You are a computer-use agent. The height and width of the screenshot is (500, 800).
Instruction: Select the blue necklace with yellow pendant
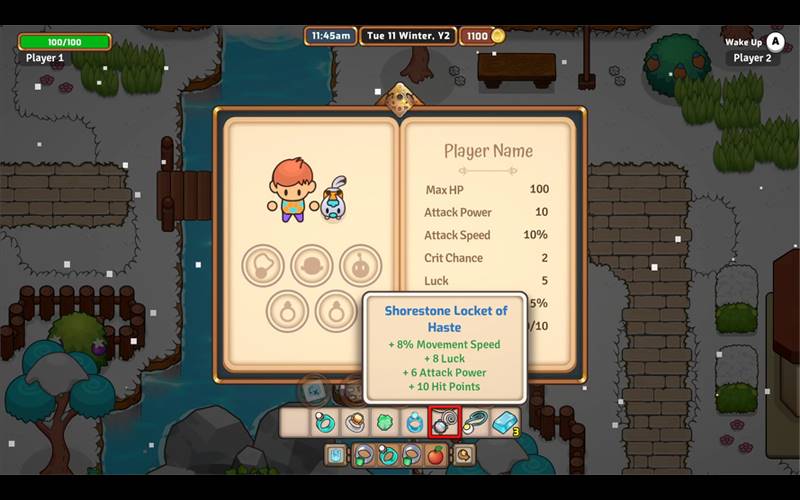474,423
